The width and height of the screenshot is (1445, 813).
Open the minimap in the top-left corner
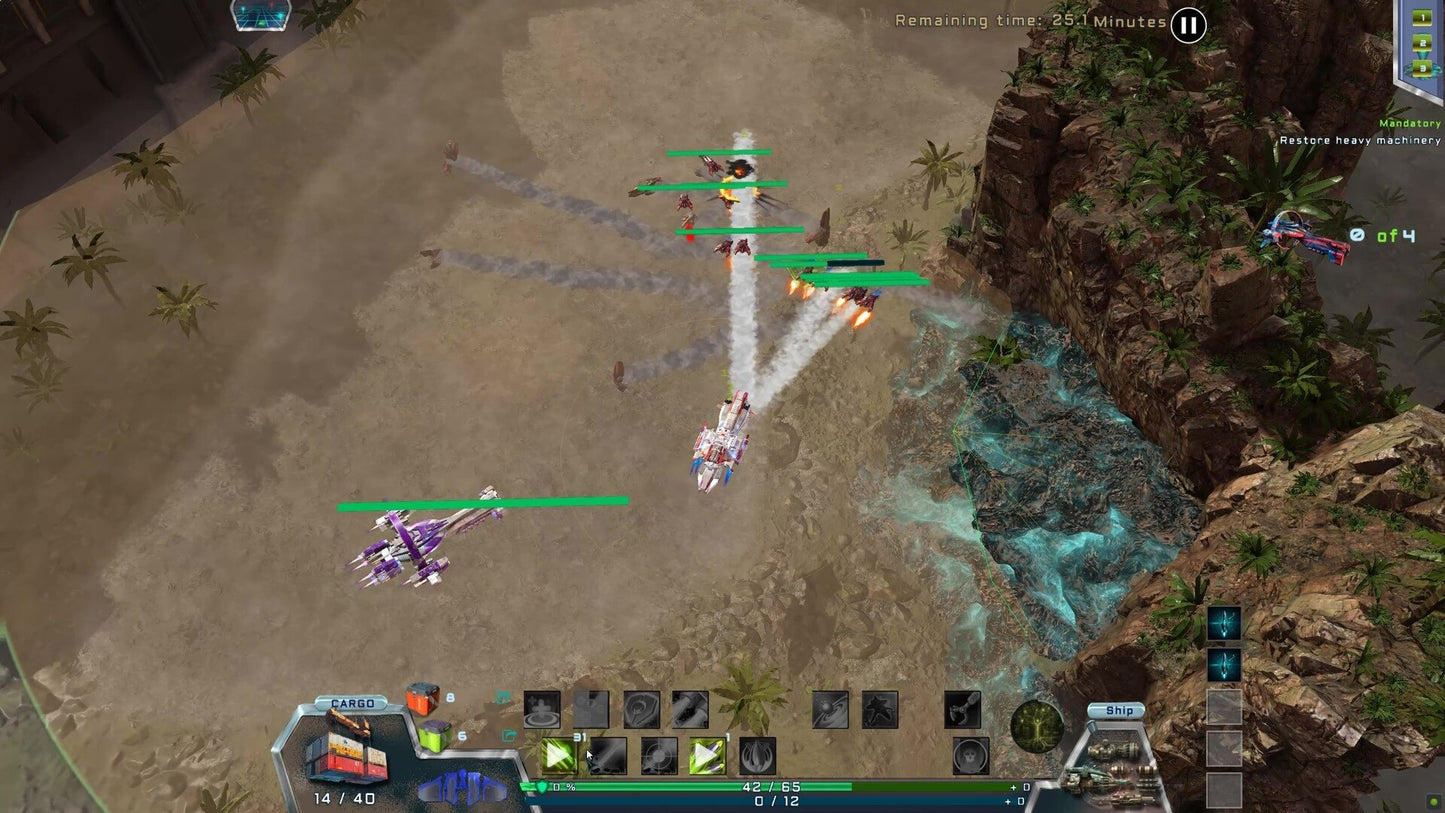pyautogui.click(x=260, y=15)
